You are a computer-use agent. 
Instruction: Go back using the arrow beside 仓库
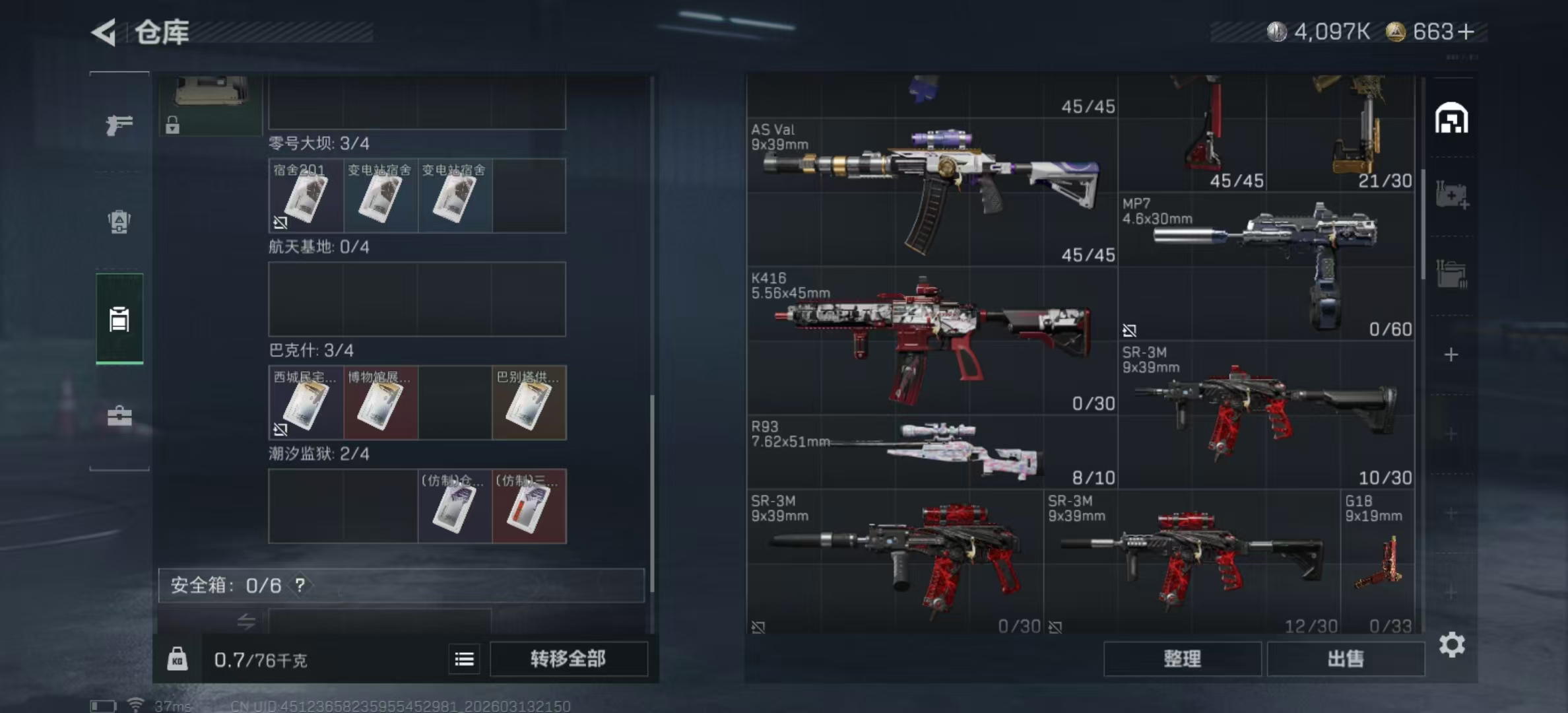[104, 32]
